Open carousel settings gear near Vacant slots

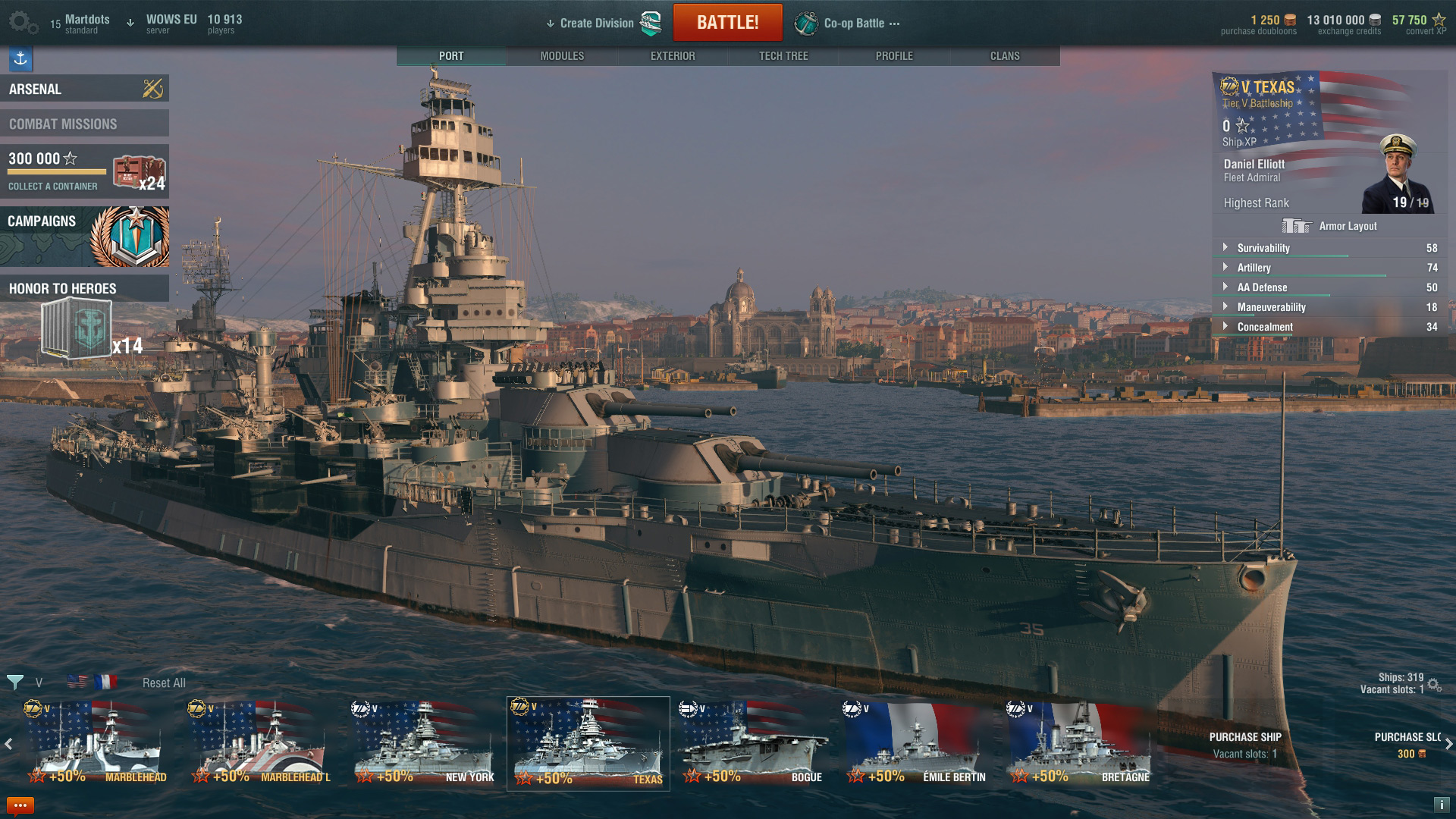coord(1432,683)
